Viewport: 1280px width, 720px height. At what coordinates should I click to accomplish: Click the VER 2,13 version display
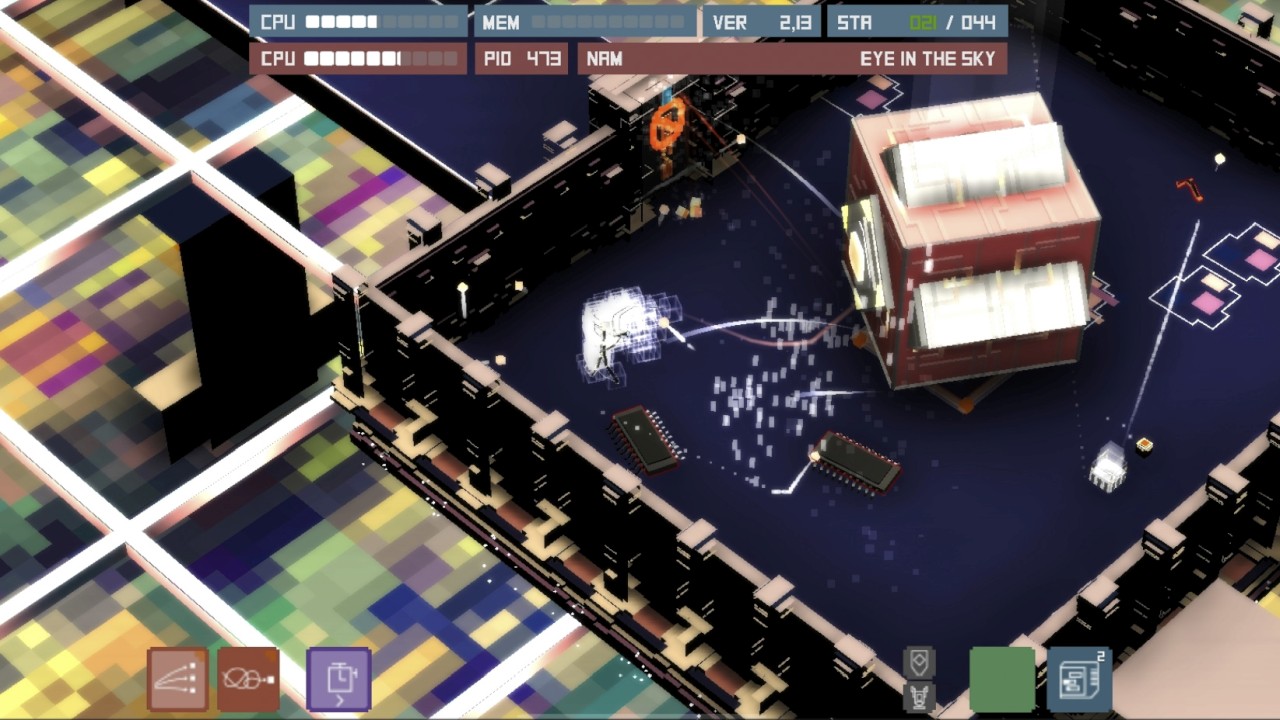pos(760,21)
